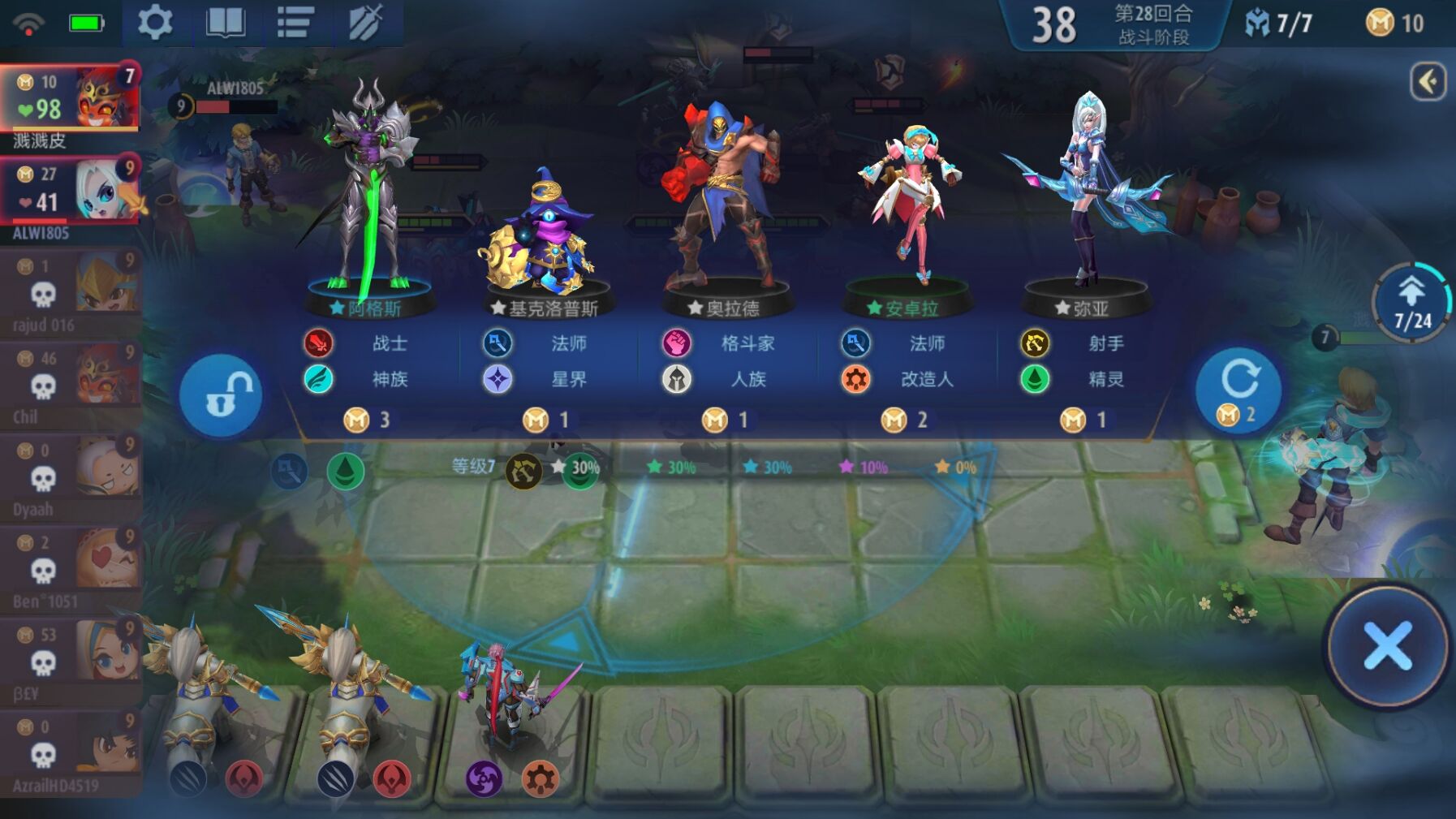Show the mage synergy icon details
The image size is (1456, 819).
[289, 470]
